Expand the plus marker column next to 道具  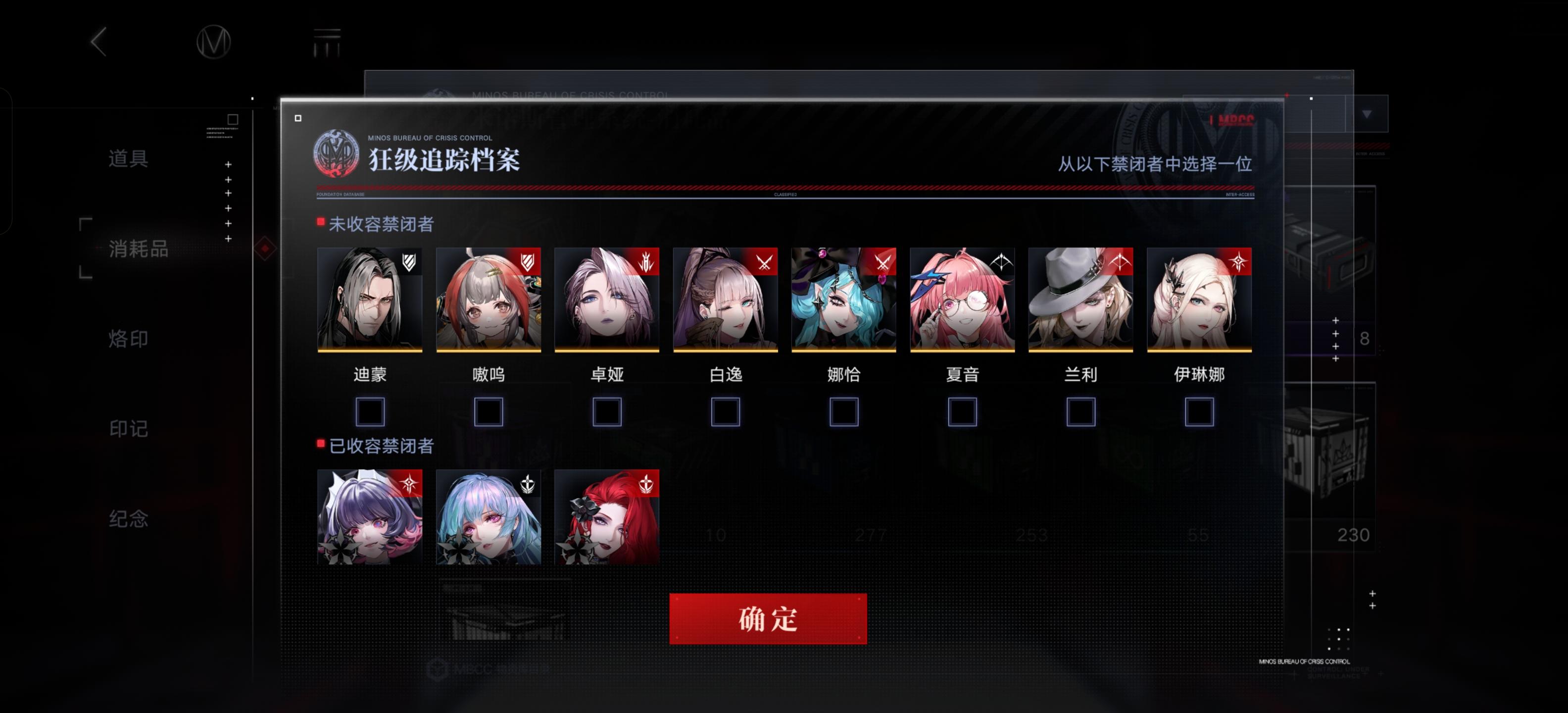click(x=228, y=164)
